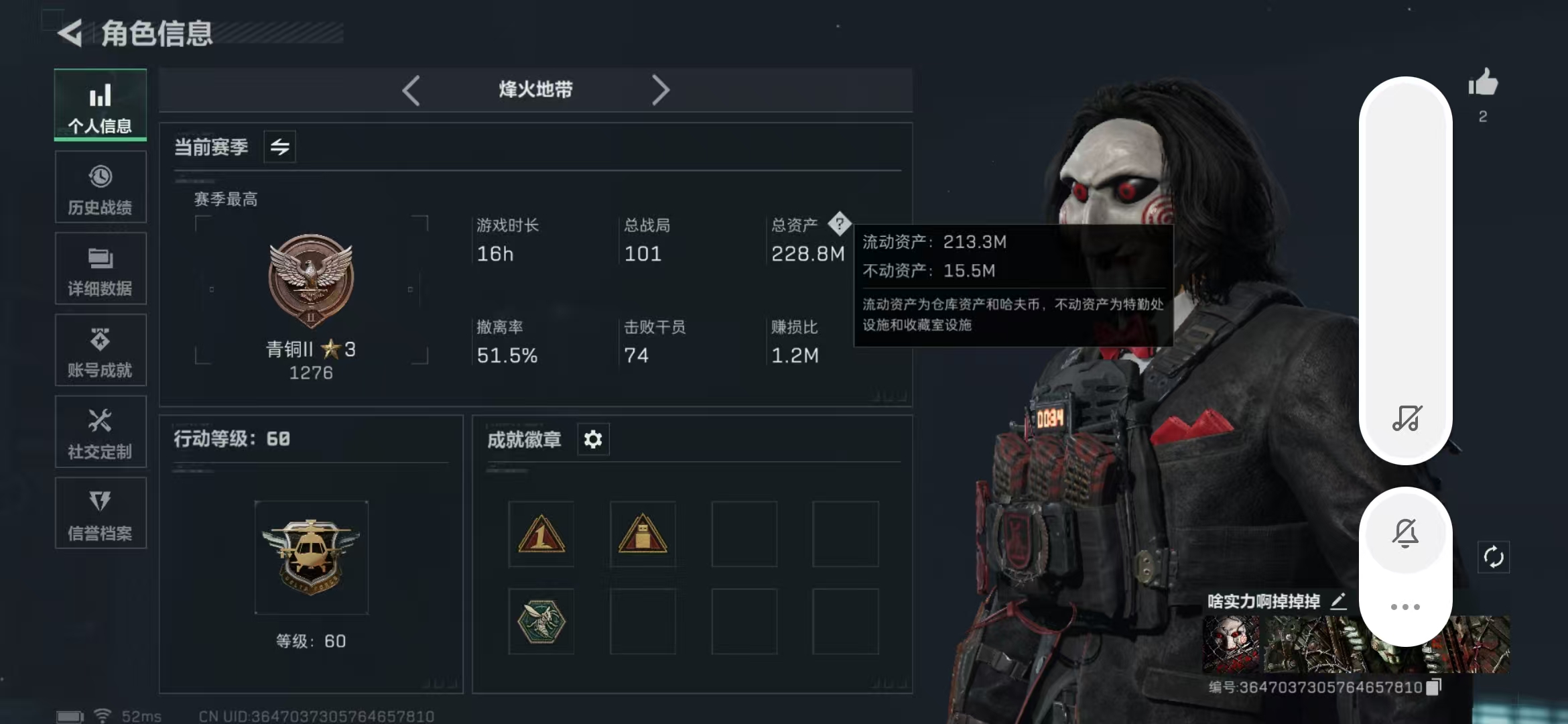Select the hornet hexagon badge
Screen dimensions: 1568x724
(x=541, y=621)
